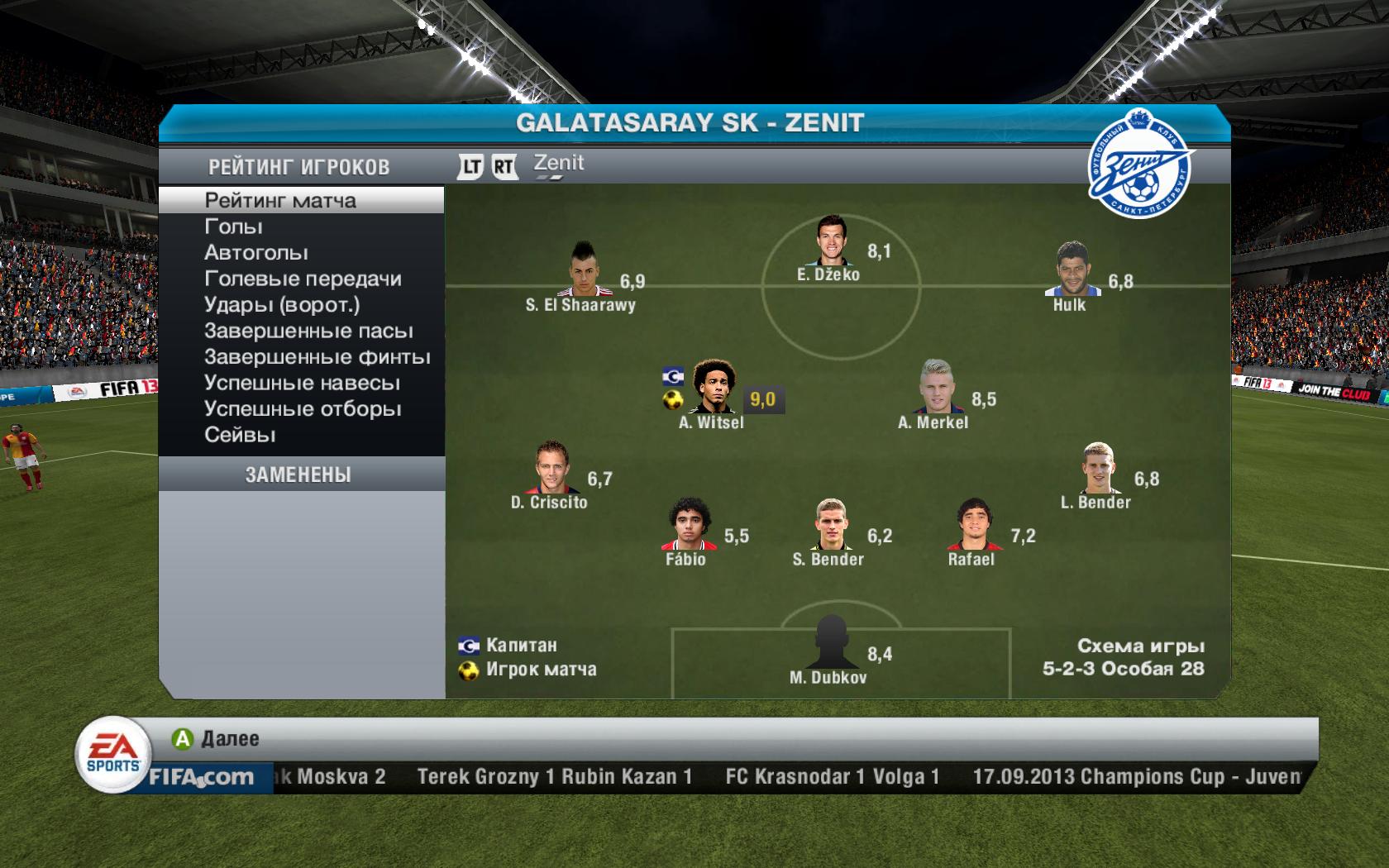Show Голевые передачи statistics

click(303, 279)
